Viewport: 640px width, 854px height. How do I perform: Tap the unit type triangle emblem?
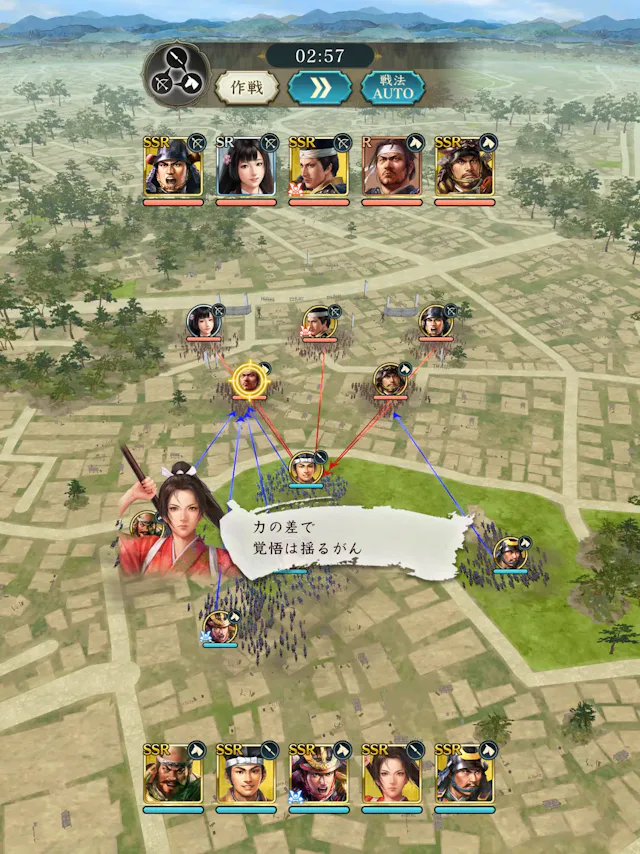point(176,75)
